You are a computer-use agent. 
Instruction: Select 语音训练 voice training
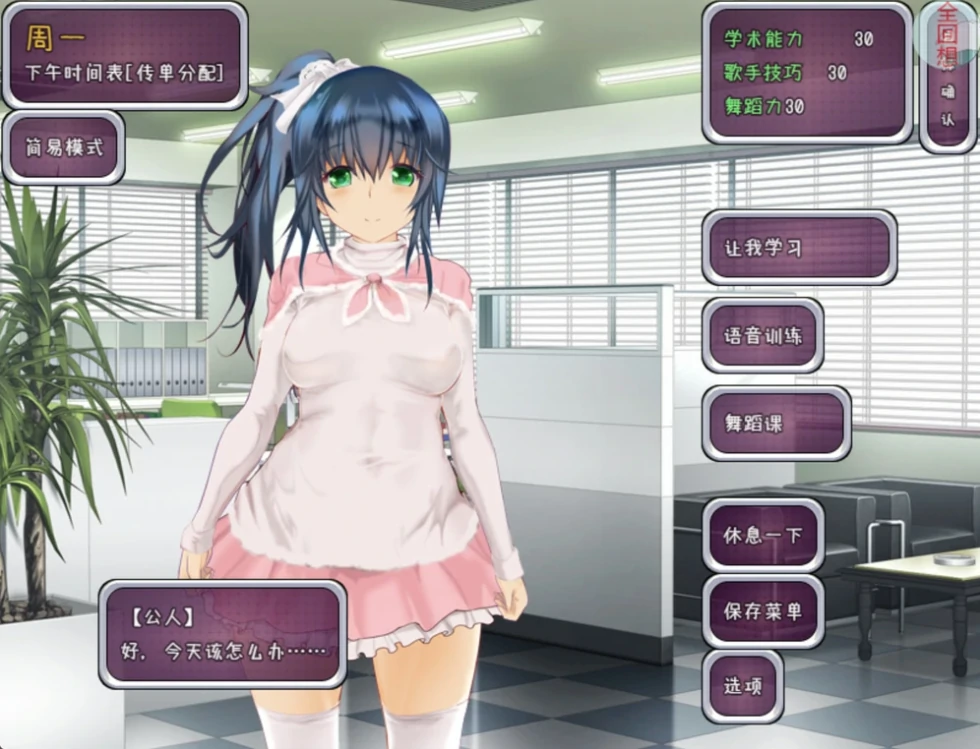click(x=763, y=336)
